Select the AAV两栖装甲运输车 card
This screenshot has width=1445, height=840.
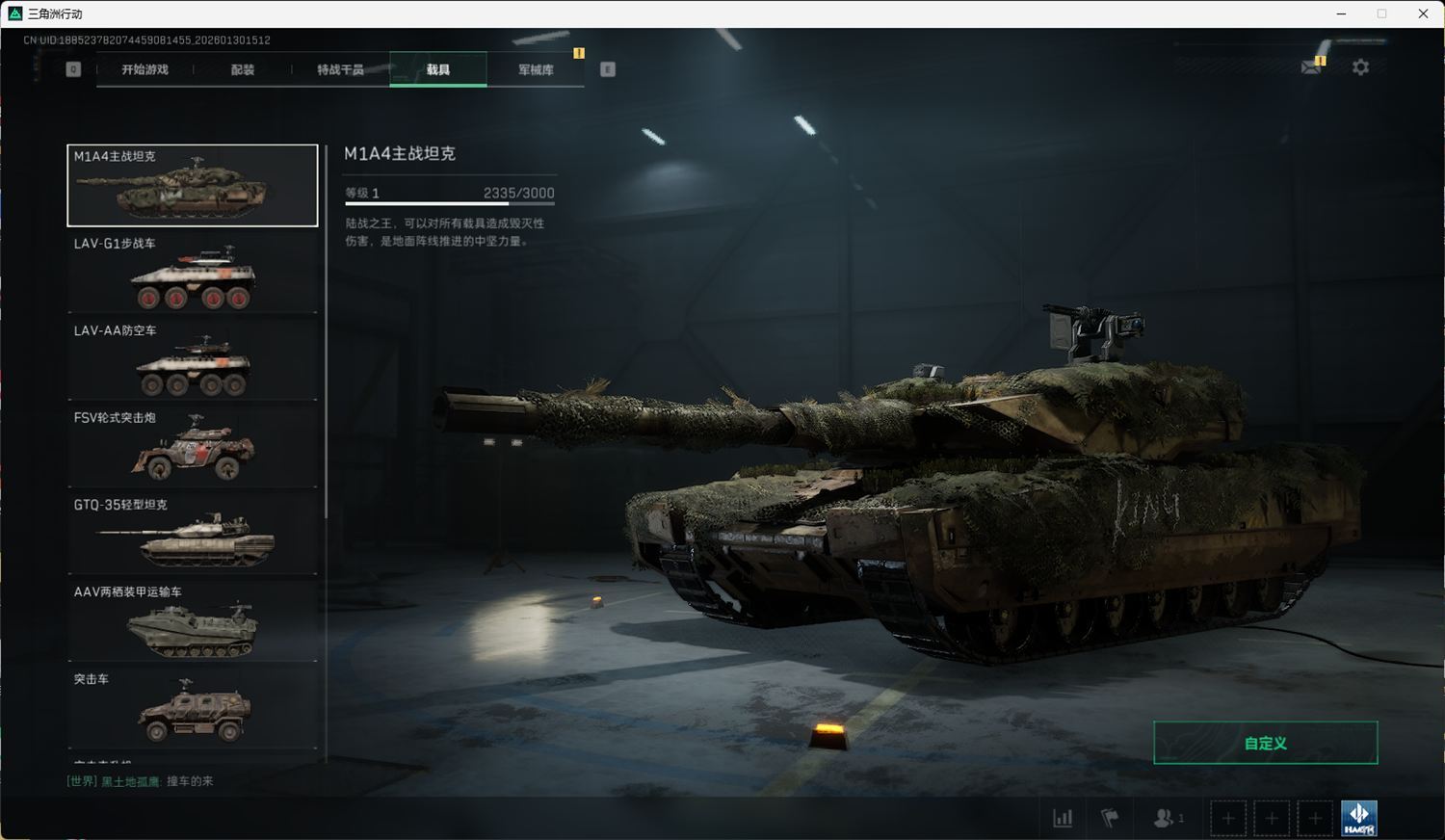pyautogui.click(x=193, y=621)
